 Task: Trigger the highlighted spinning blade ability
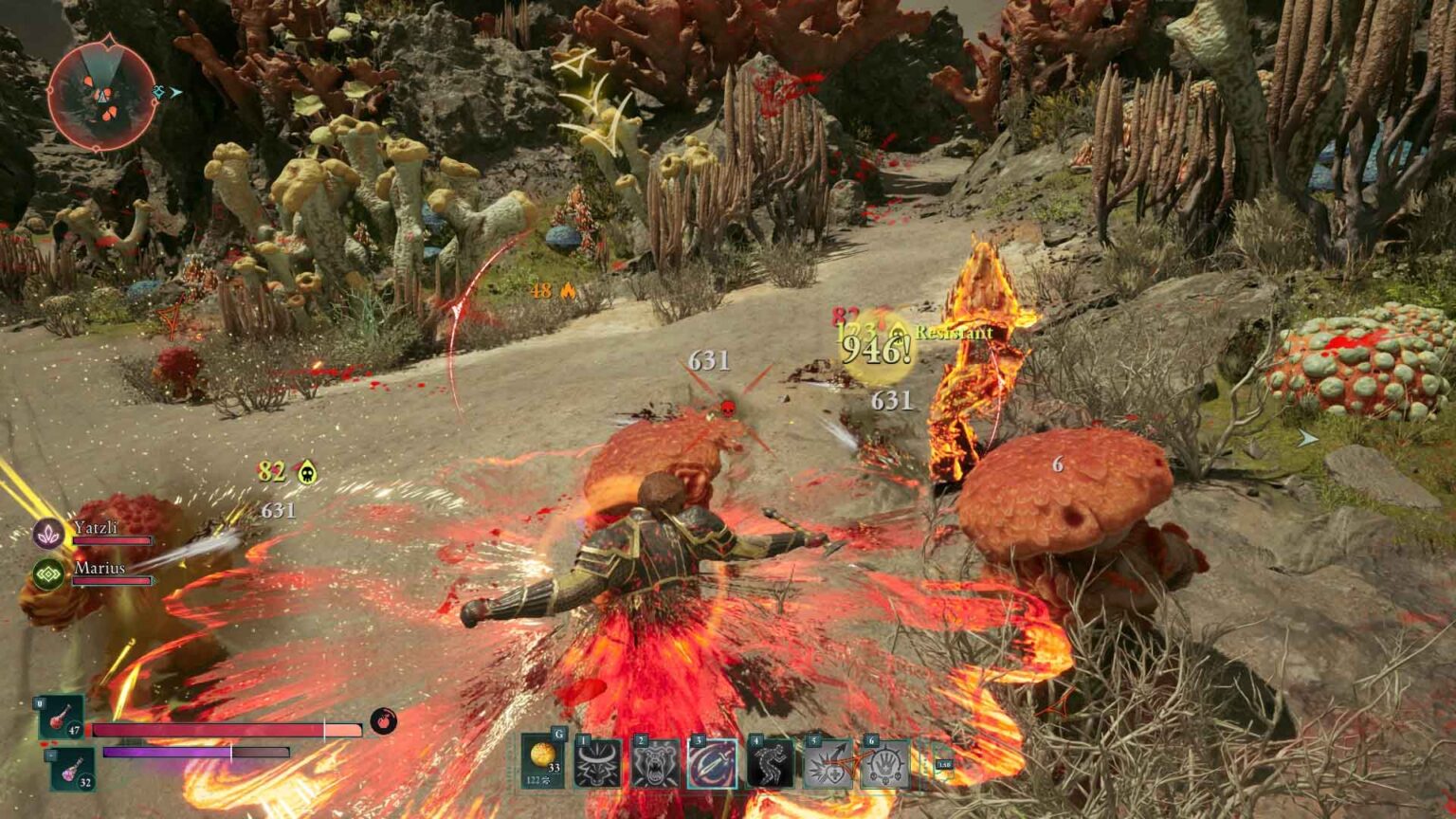point(713,764)
